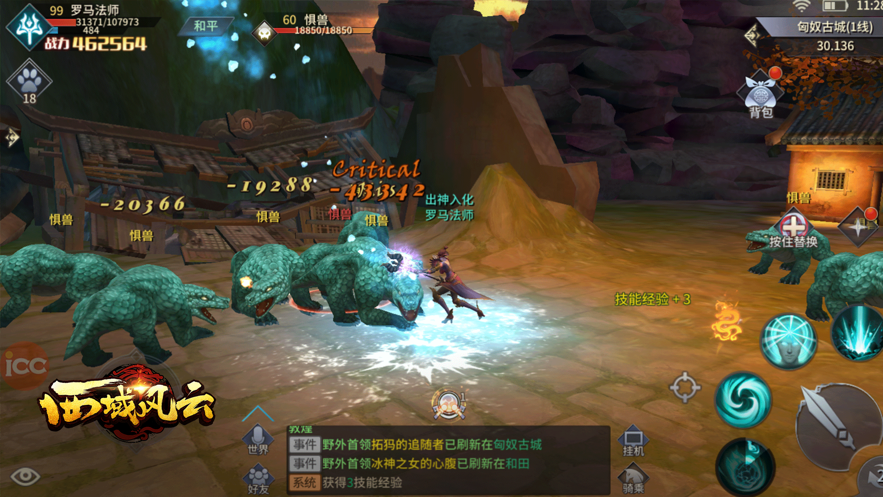Toggle the 和平 (peace) combat mode
Image resolution: width=883 pixels, height=497 pixels.
coord(206,25)
